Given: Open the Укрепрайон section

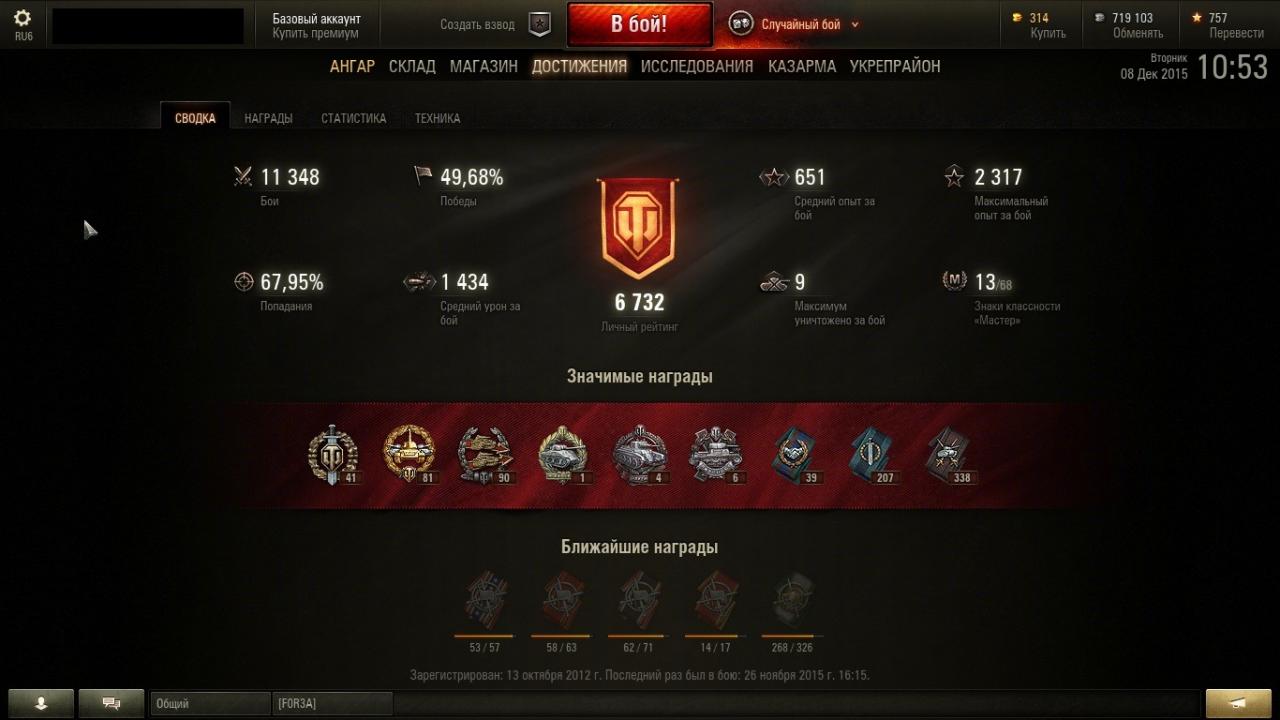Looking at the screenshot, I should 895,66.
